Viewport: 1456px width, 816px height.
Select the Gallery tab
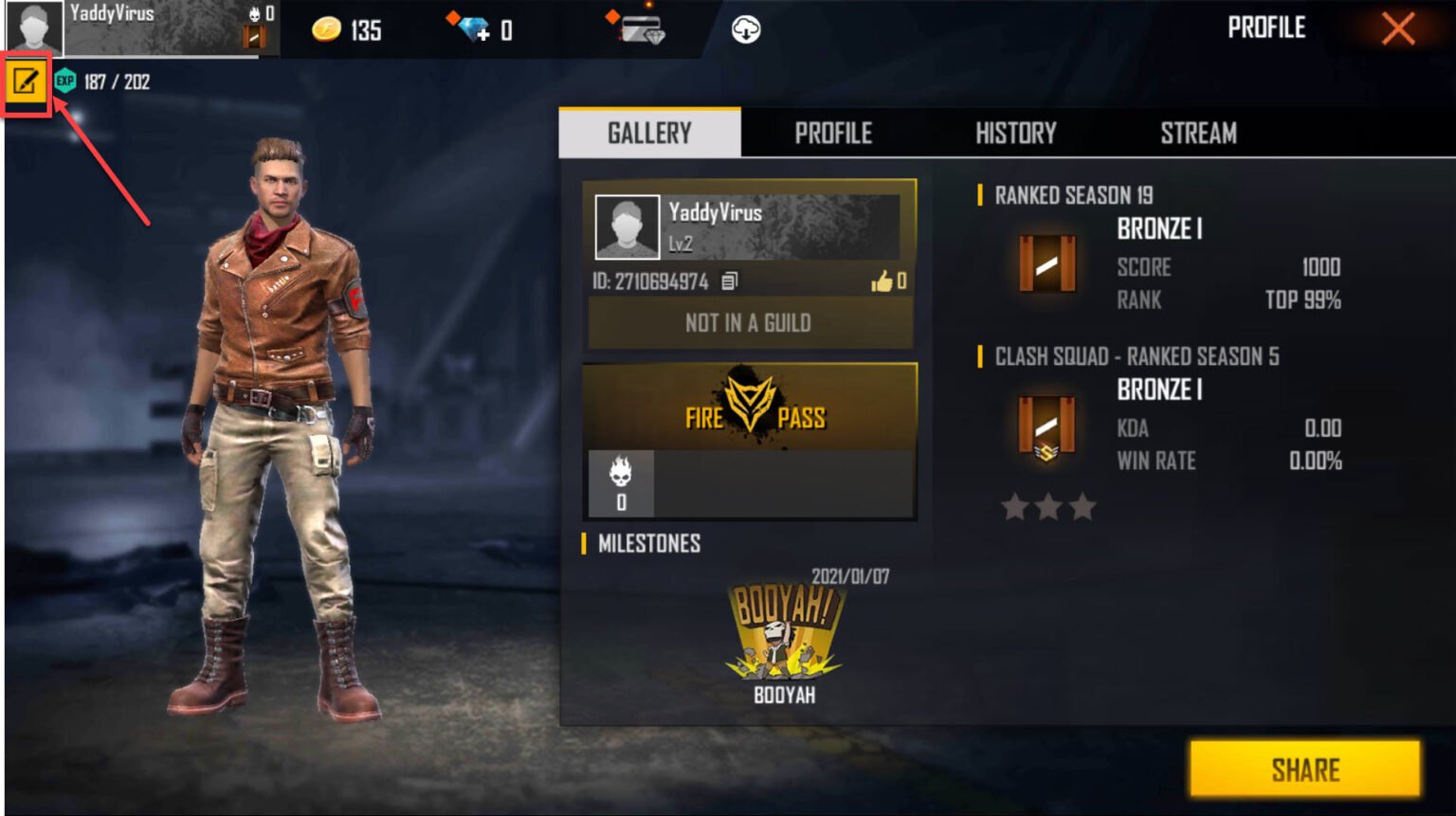tap(647, 133)
